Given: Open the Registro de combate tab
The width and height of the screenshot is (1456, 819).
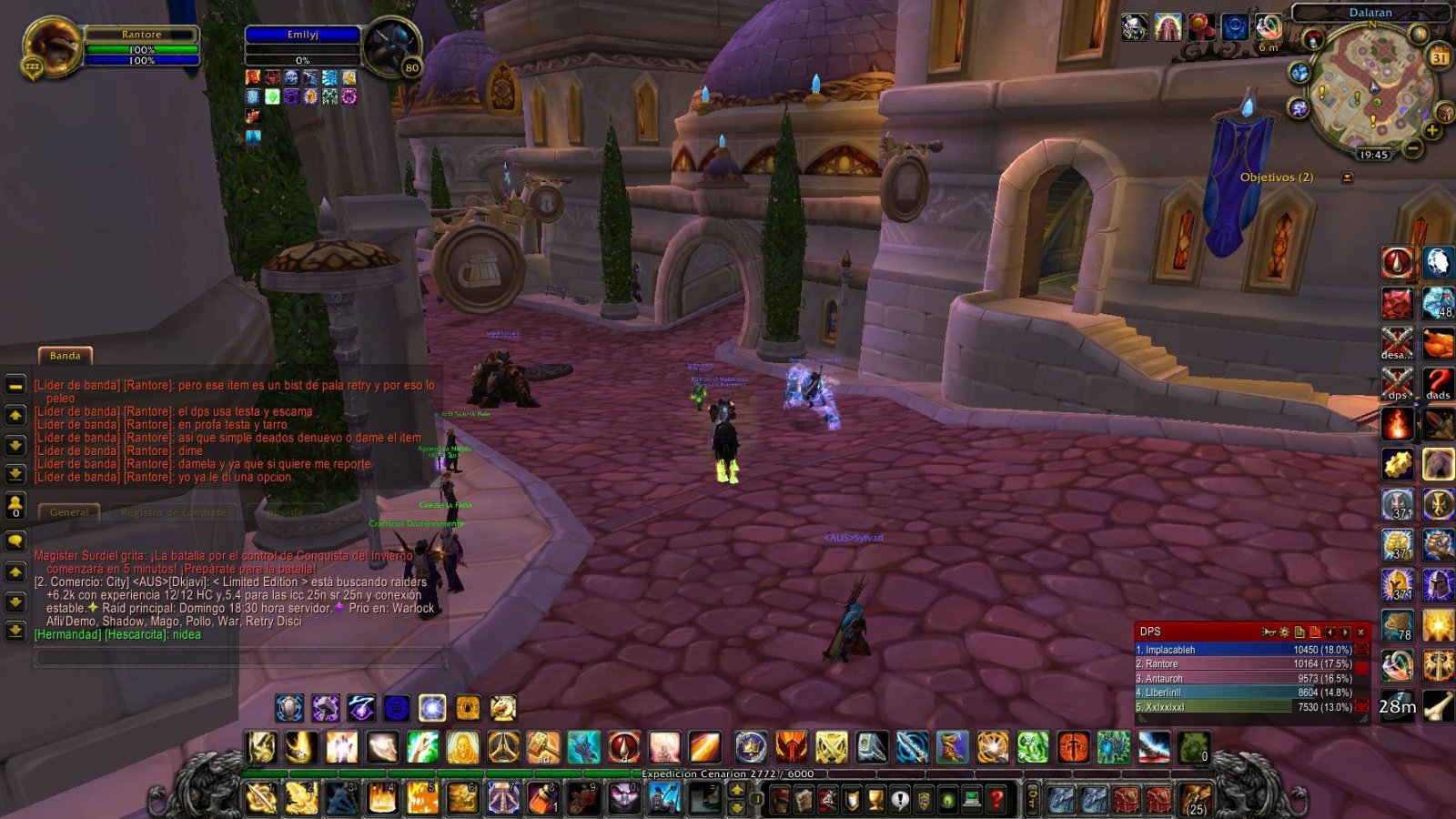Looking at the screenshot, I should point(173,511).
